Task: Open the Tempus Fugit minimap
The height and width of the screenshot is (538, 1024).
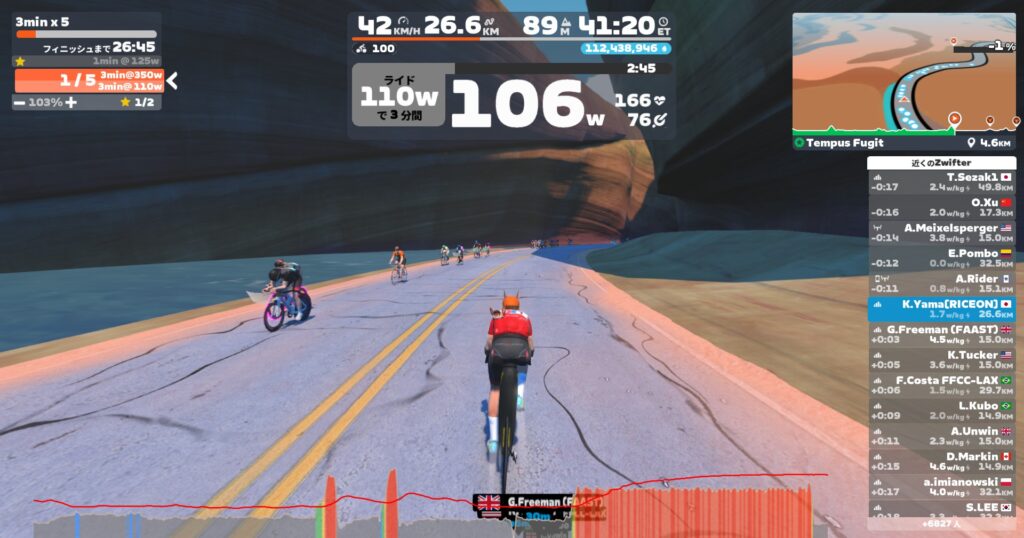Action: (x=904, y=73)
